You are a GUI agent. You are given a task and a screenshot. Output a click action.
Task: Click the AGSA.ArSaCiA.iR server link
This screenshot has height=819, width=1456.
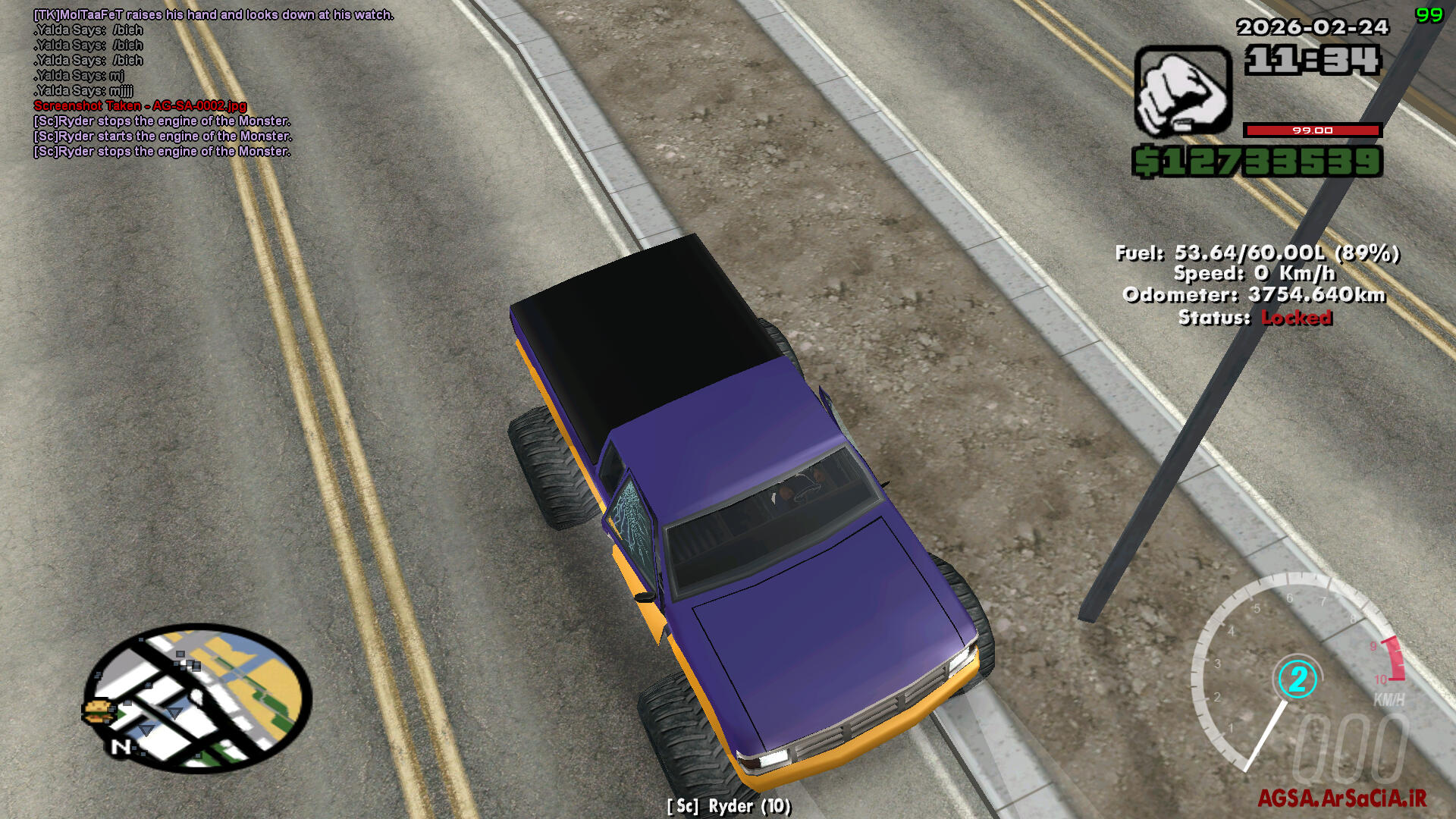1341,798
